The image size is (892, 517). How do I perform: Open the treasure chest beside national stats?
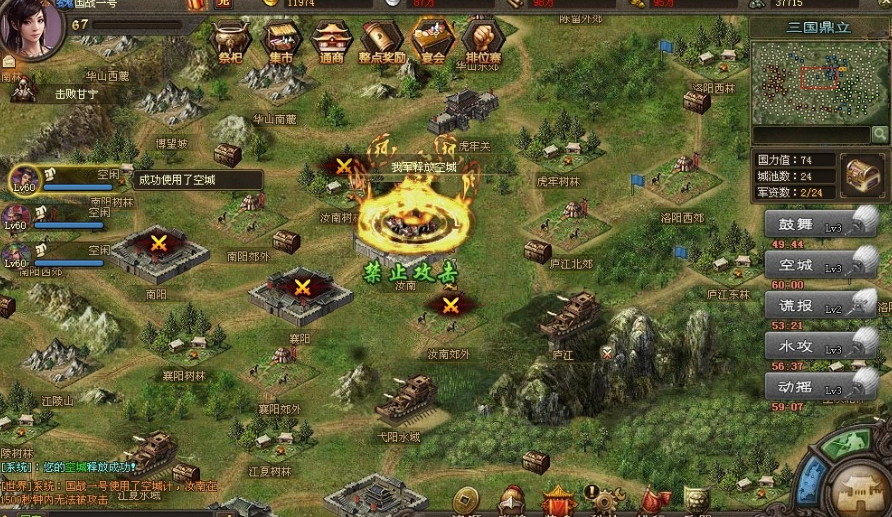pyautogui.click(x=858, y=174)
